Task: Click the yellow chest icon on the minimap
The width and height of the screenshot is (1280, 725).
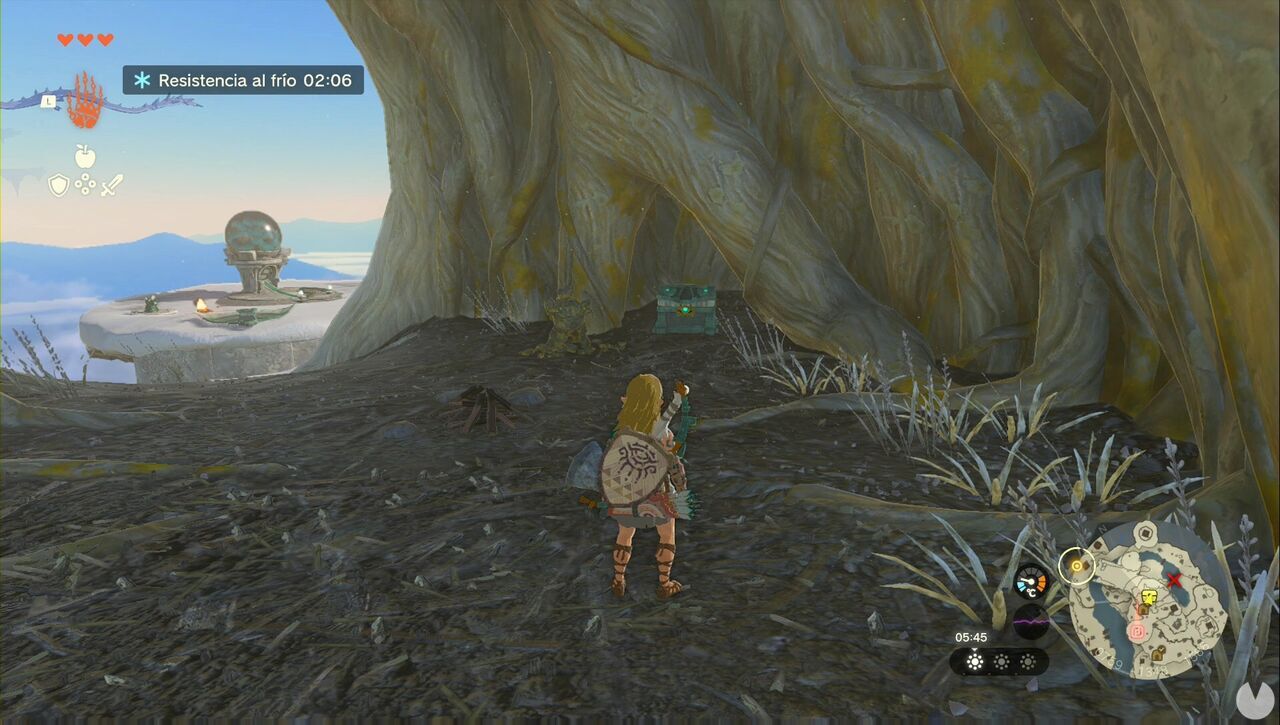Action: [1148, 597]
